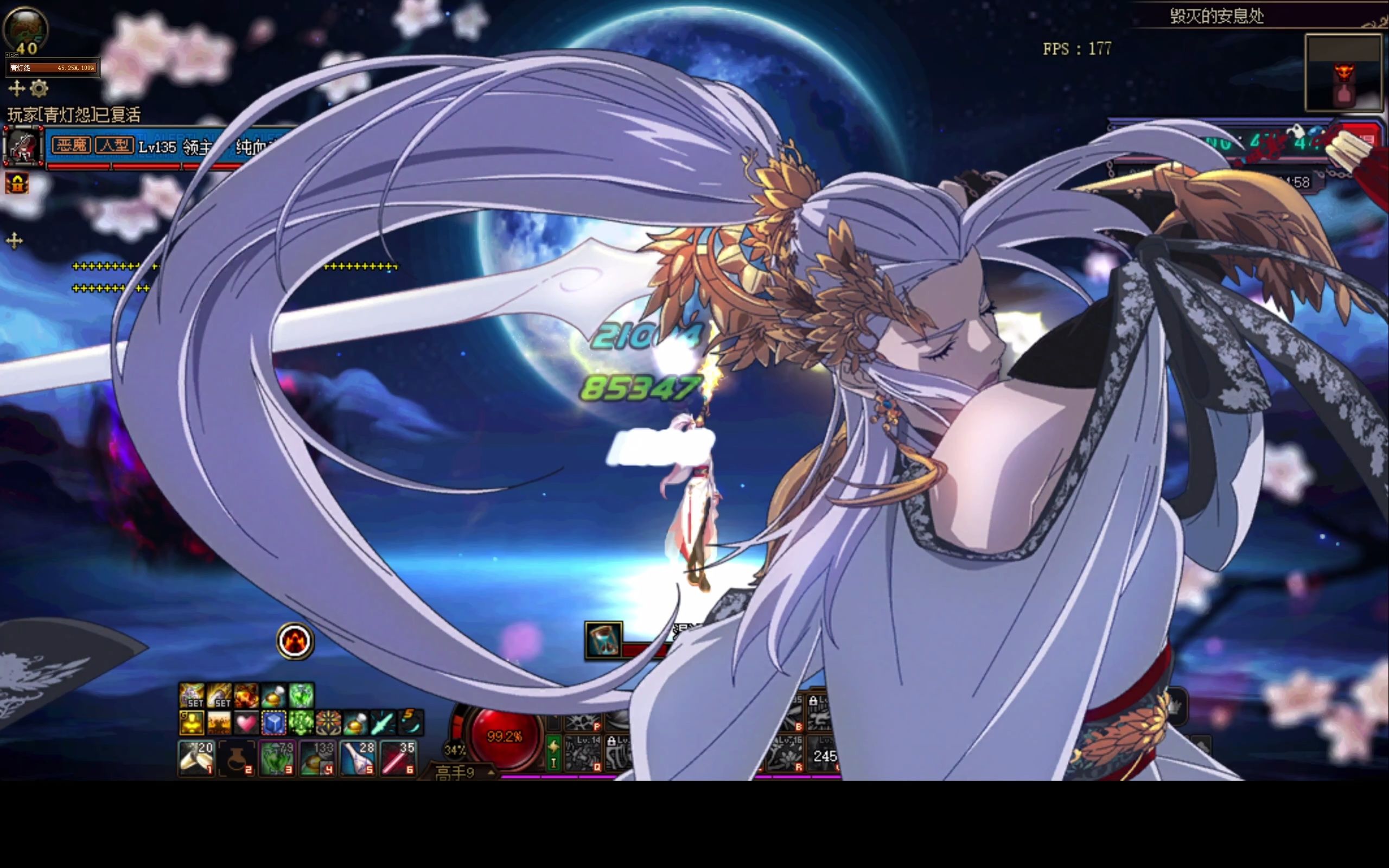
Task: Select the boss portrait on the health bar
Action: [x=23, y=146]
